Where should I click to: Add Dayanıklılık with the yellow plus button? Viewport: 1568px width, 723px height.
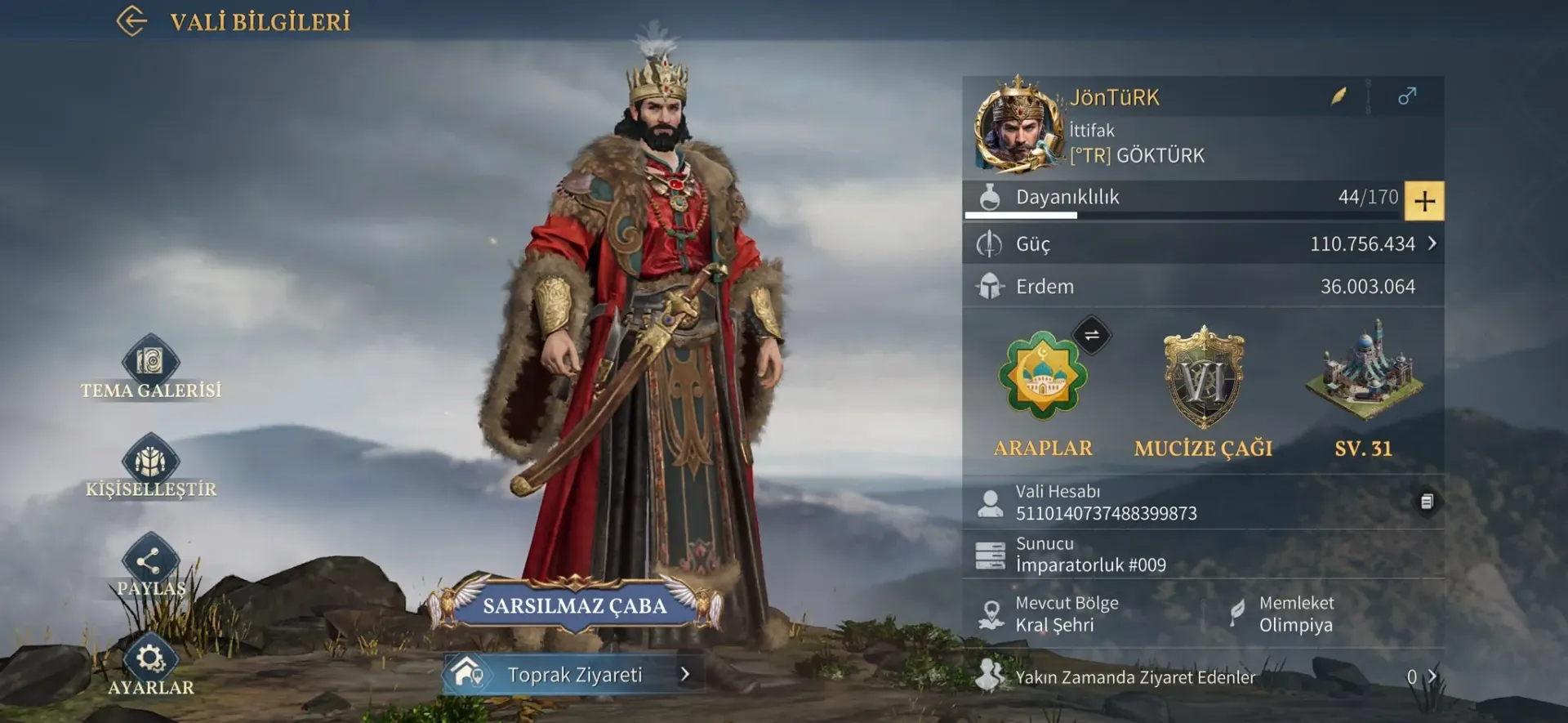(x=1424, y=201)
